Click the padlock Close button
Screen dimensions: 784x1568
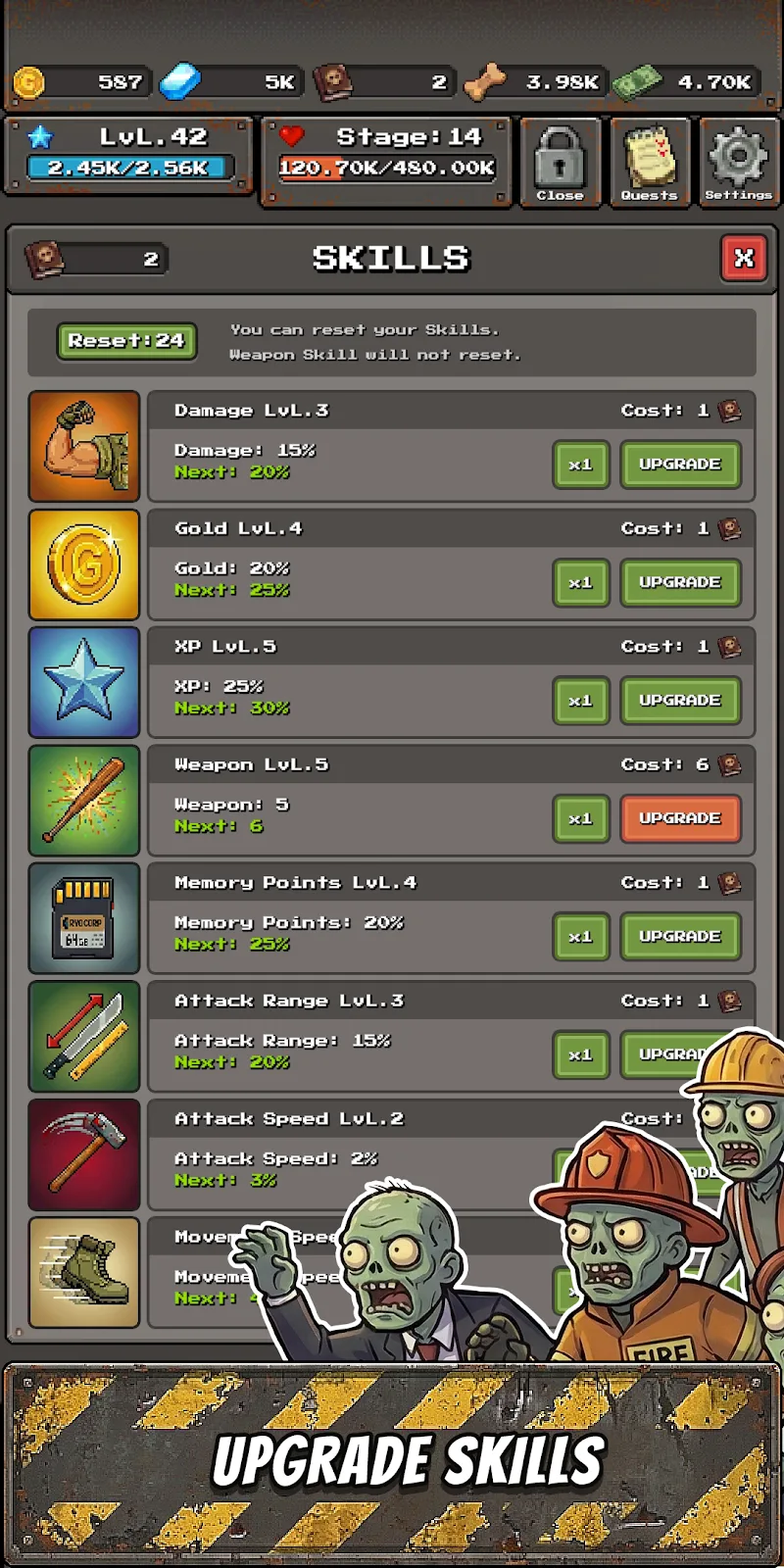pos(560,162)
